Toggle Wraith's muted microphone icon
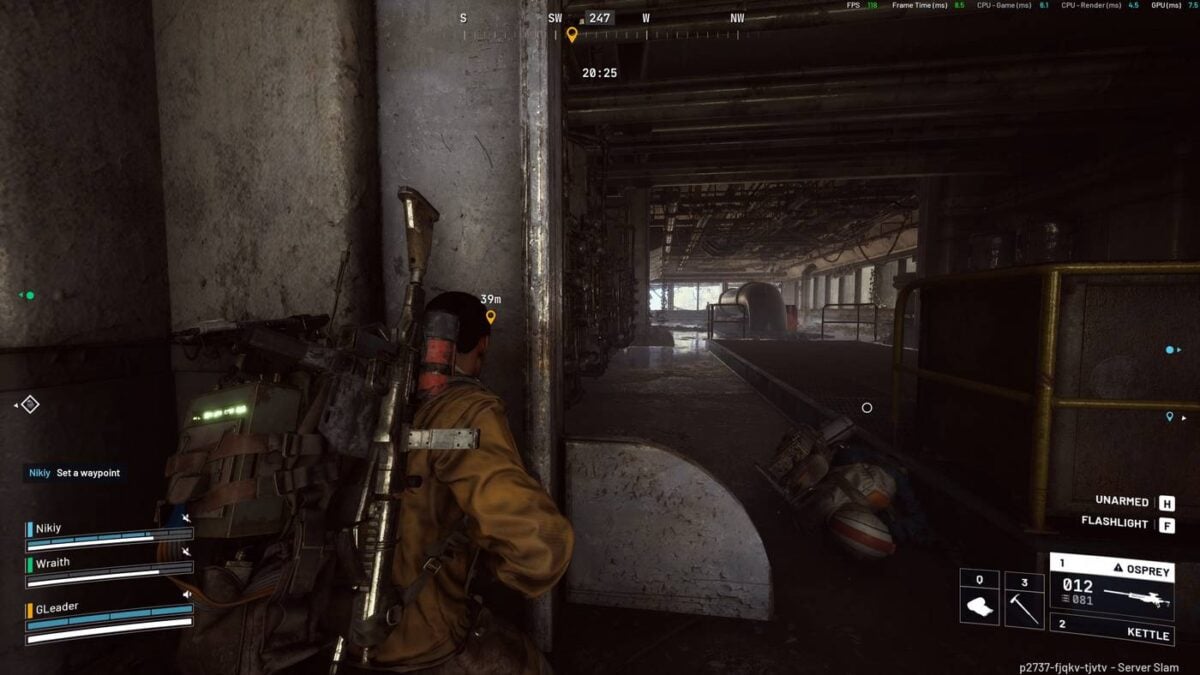Image resolution: width=1200 pixels, height=675 pixels. (x=187, y=552)
